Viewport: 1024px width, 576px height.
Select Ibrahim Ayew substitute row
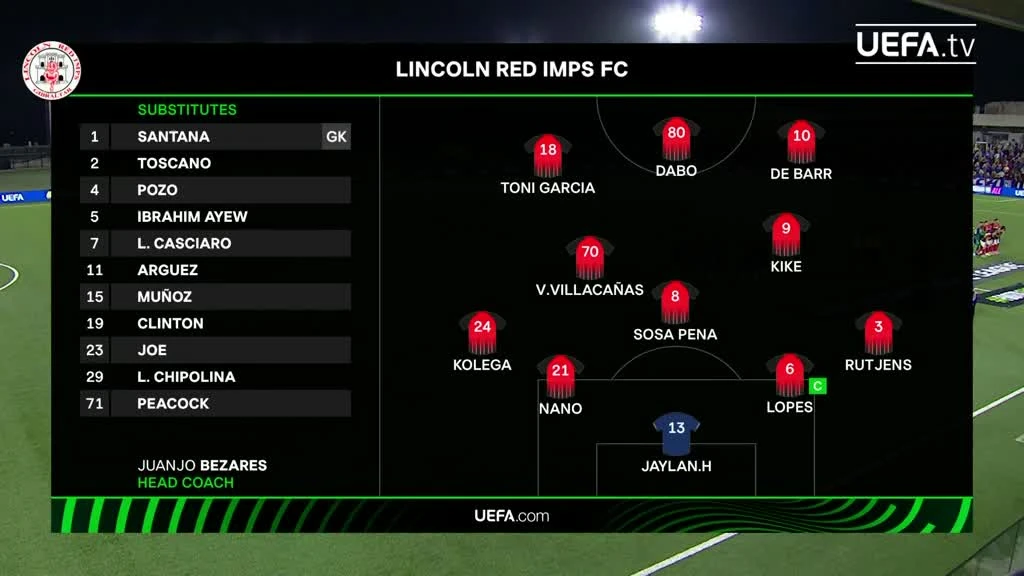click(x=215, y=217)
